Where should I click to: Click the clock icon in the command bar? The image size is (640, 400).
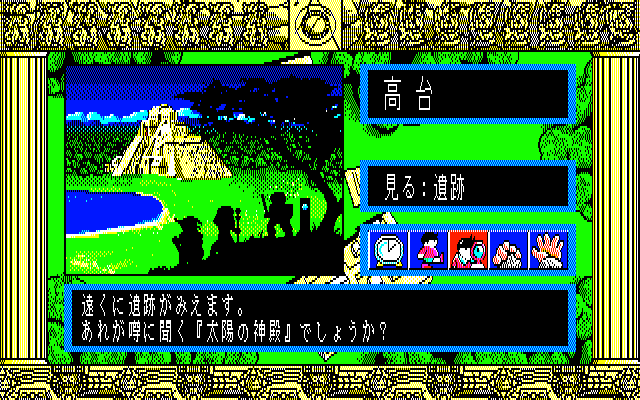pos(389,250)
